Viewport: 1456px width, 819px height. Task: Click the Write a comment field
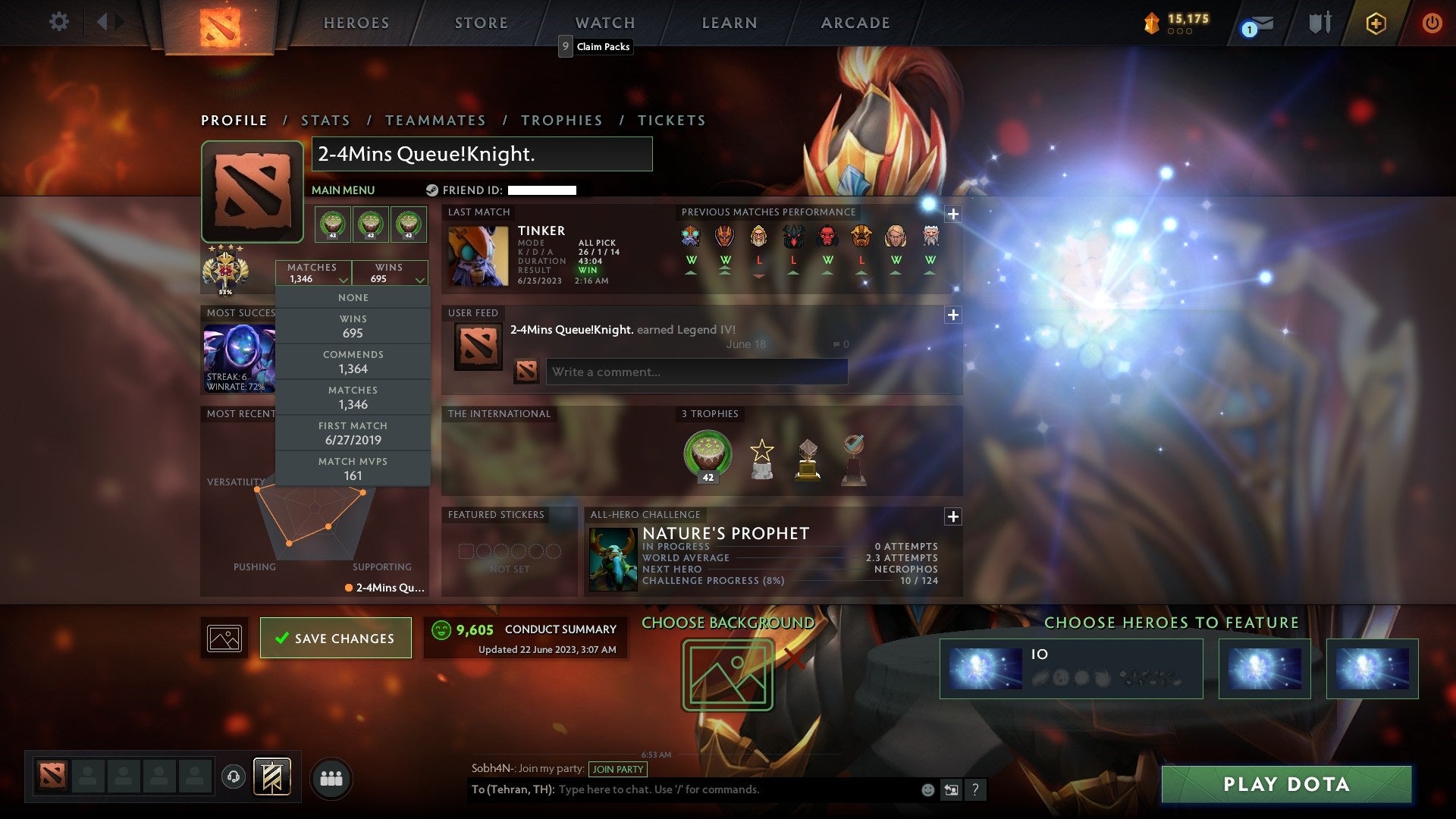pos(697,372)
